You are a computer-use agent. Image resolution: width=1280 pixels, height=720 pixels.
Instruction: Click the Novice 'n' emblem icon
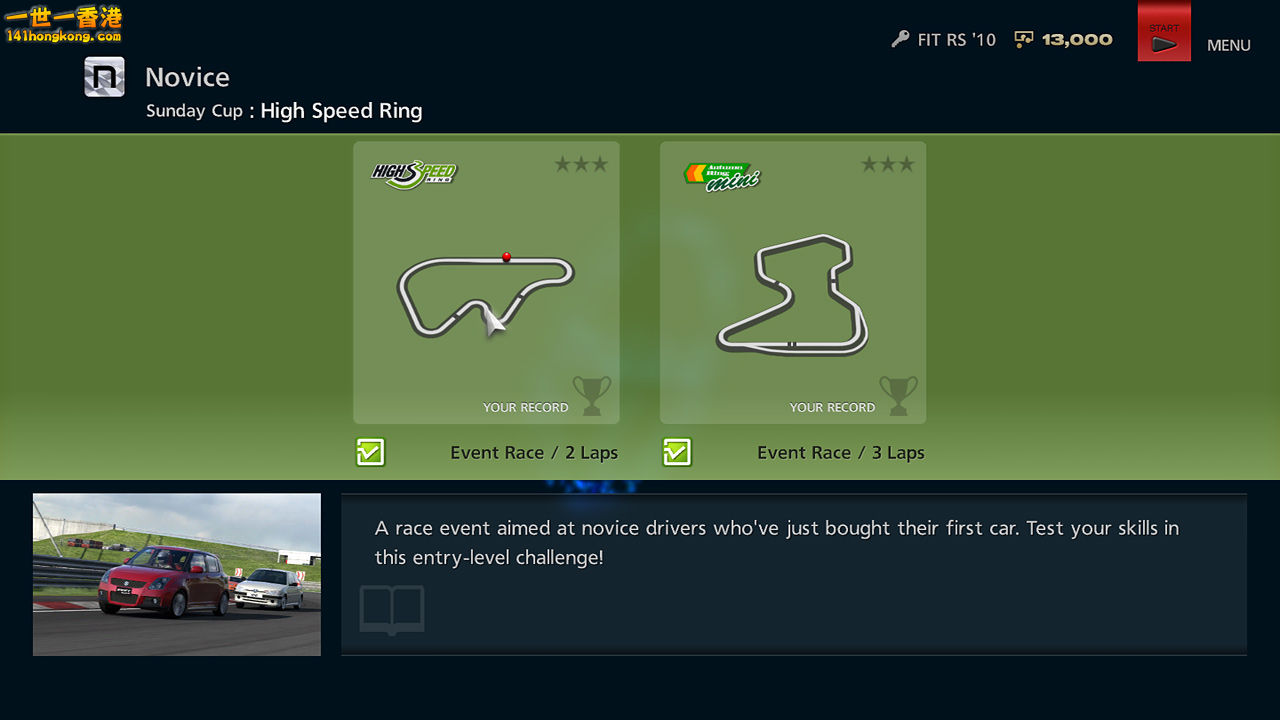103,76
